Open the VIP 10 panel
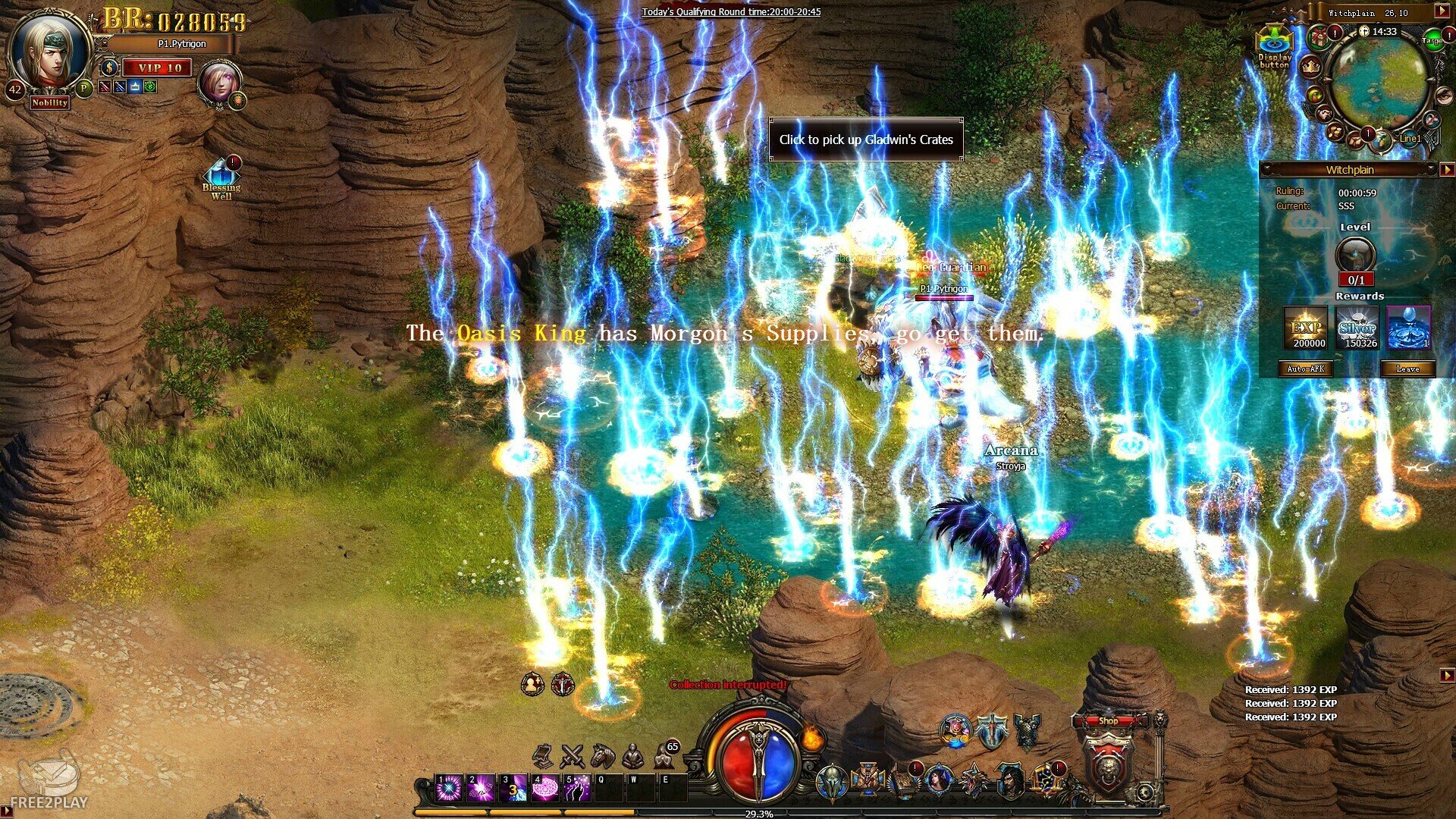The height and width of the screenshot is (819, 1456). tap(158, 68)
